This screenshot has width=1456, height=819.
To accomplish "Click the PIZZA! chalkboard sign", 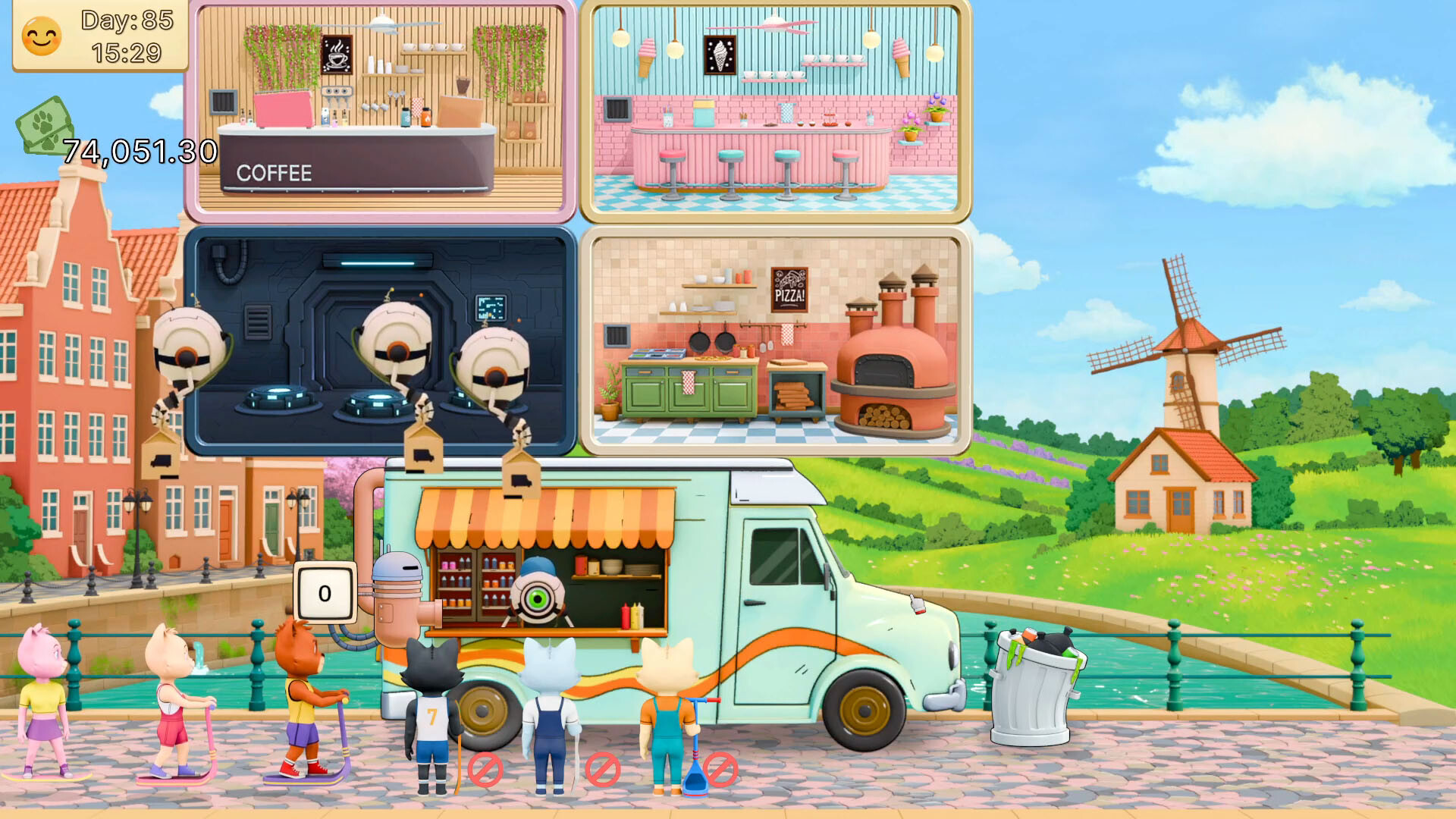I will [x=791, y=290].
